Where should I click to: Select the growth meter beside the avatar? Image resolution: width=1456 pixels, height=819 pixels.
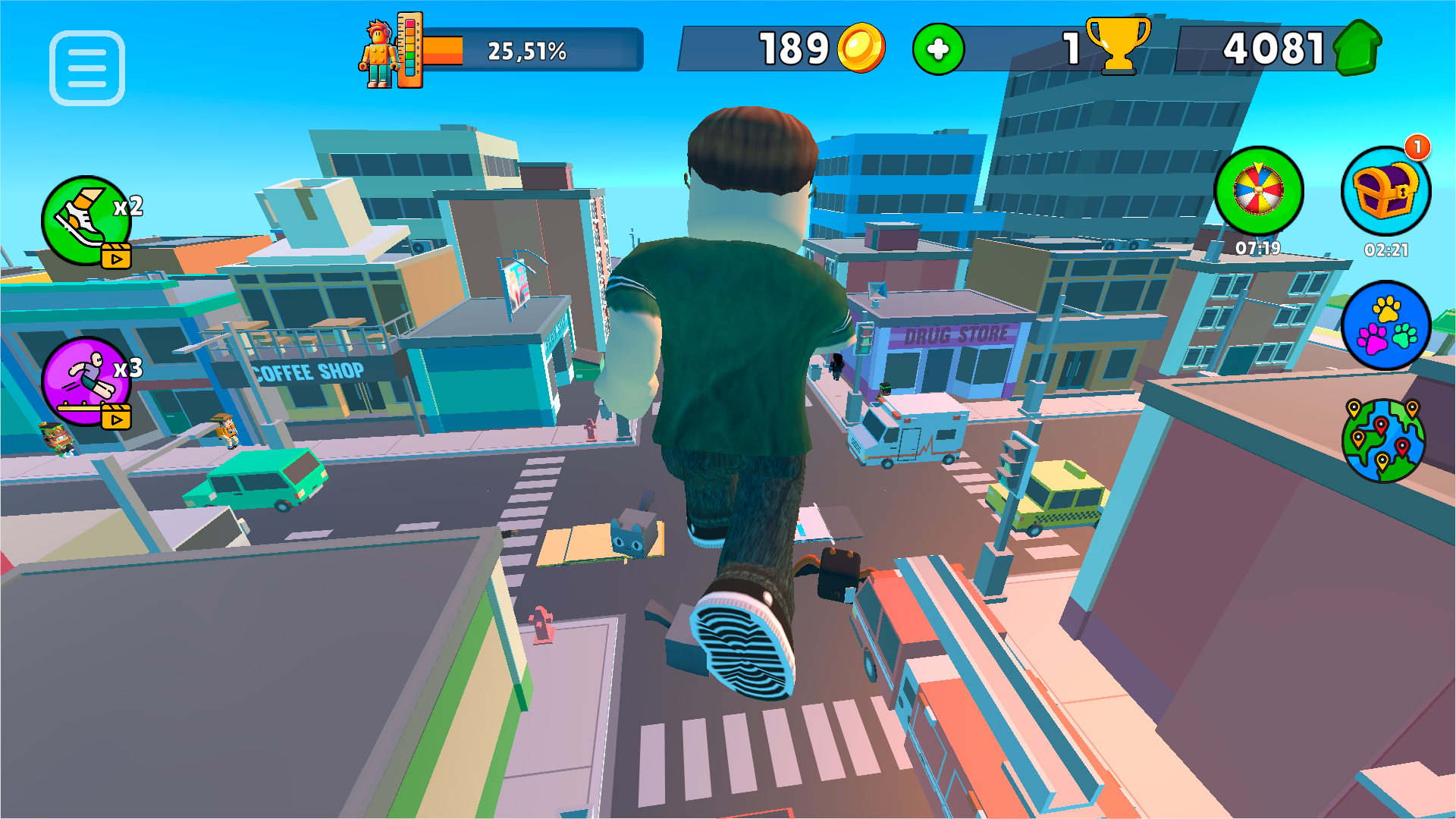409,47
